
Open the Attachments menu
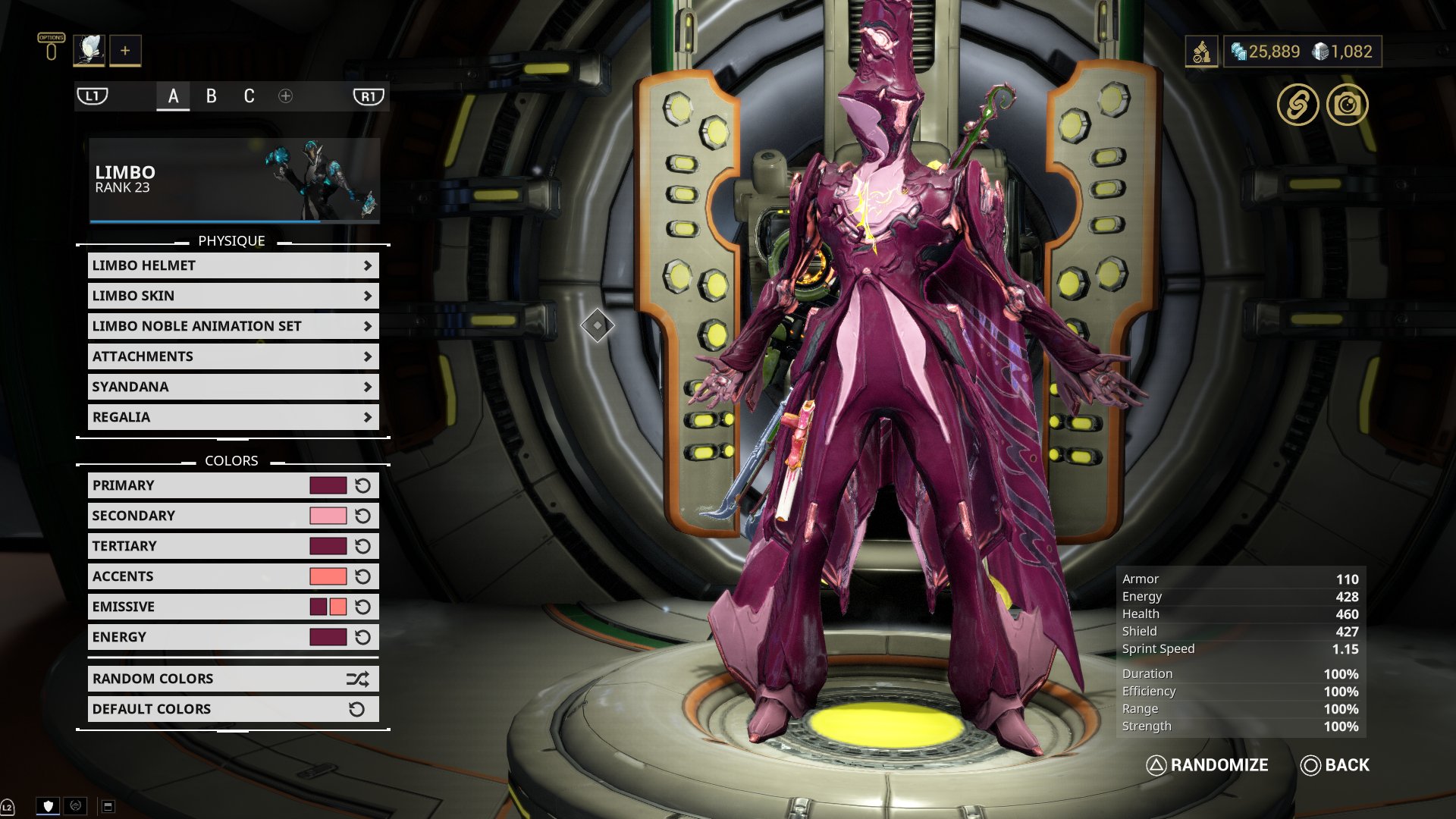(x=233, y=356)
